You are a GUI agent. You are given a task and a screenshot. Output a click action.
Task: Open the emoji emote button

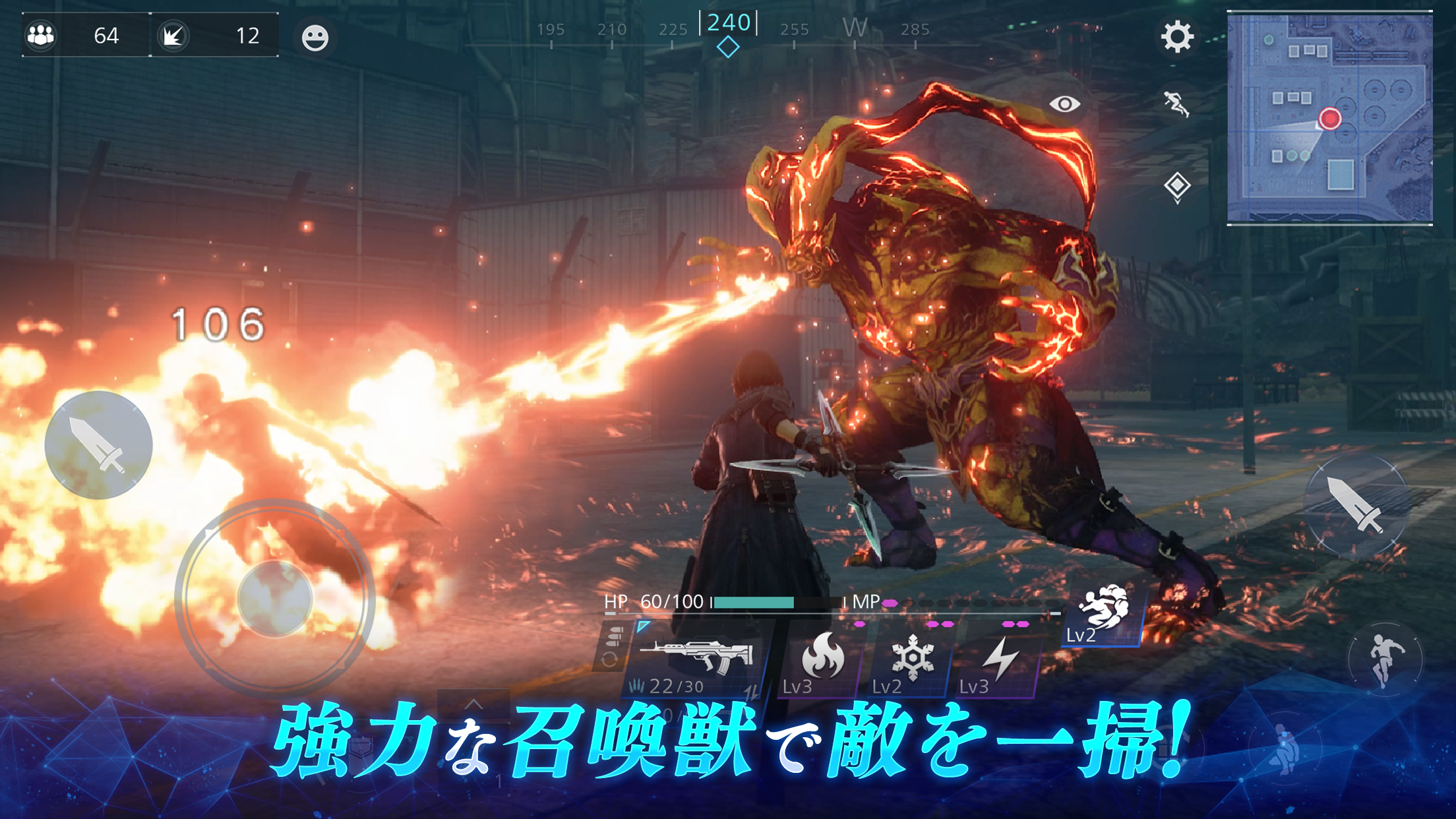click(x=315, y=38)
